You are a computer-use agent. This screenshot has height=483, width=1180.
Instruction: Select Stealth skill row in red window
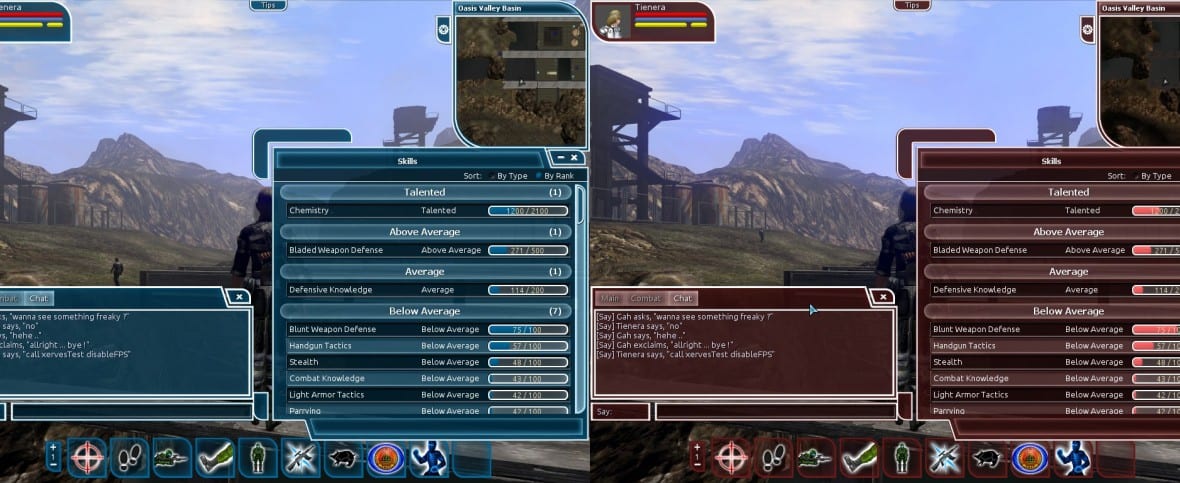tap(1050, 362)
